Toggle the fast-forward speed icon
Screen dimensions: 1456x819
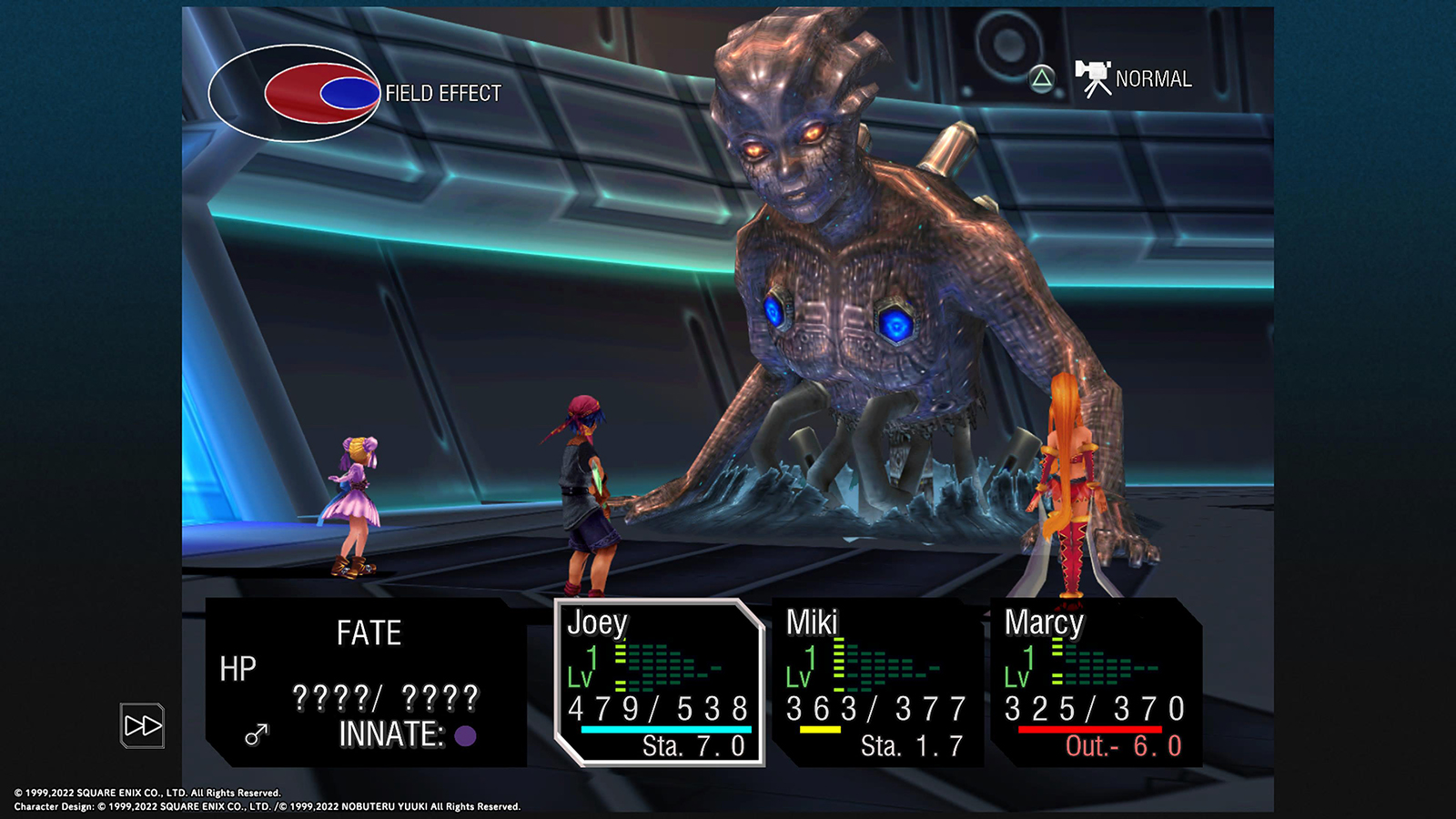pyautogui.click(x=142, y=725)
